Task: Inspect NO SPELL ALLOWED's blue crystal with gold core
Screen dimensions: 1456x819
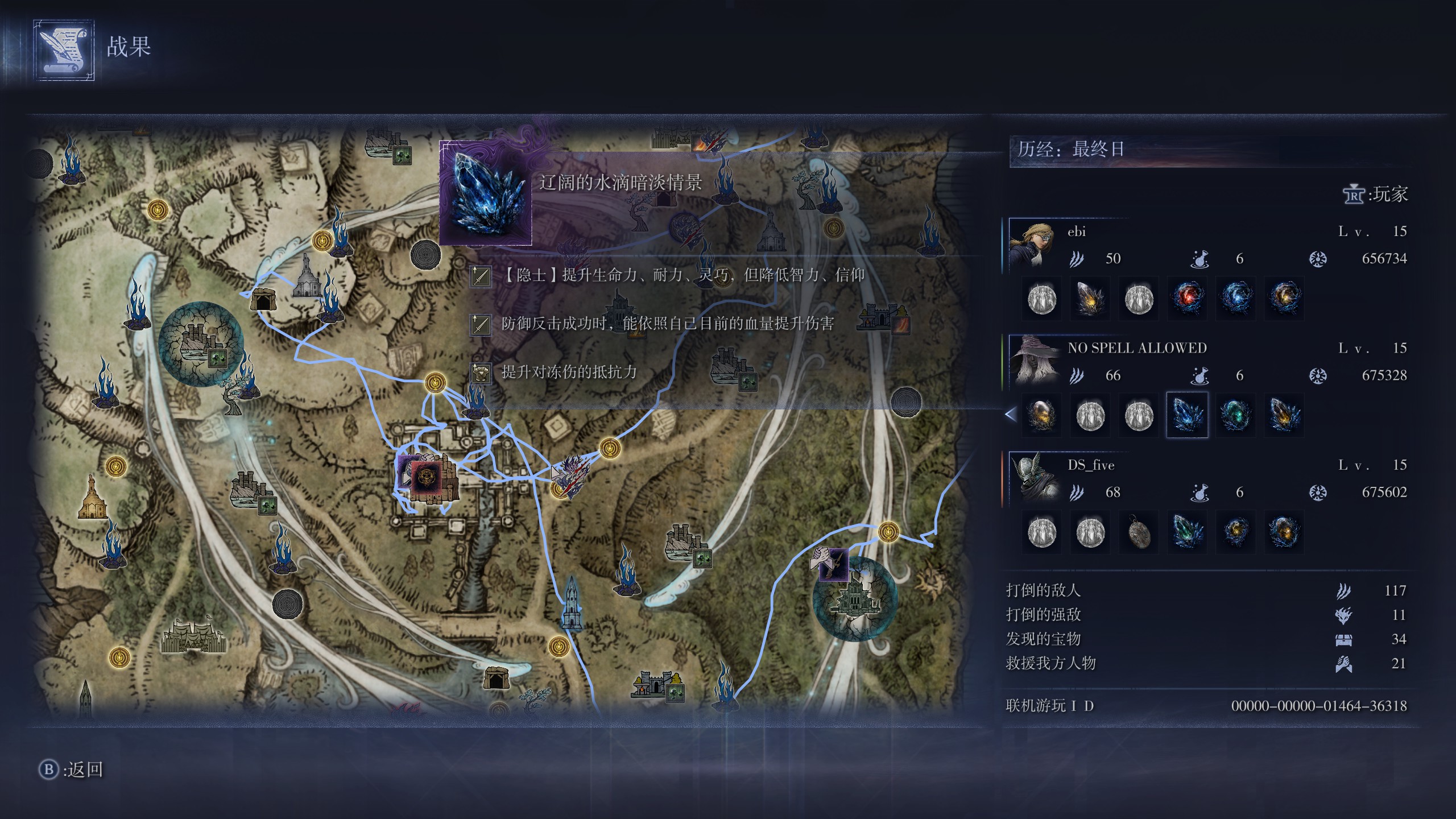Action: [x=1284, y=415]
